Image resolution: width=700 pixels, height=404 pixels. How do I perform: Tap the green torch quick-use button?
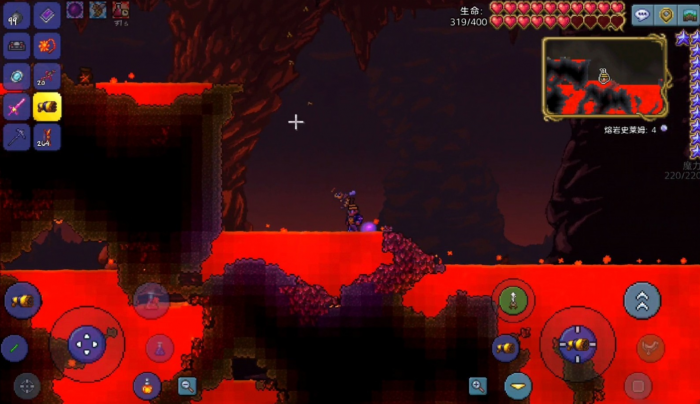pyautogui.click(x=14, y=347)
